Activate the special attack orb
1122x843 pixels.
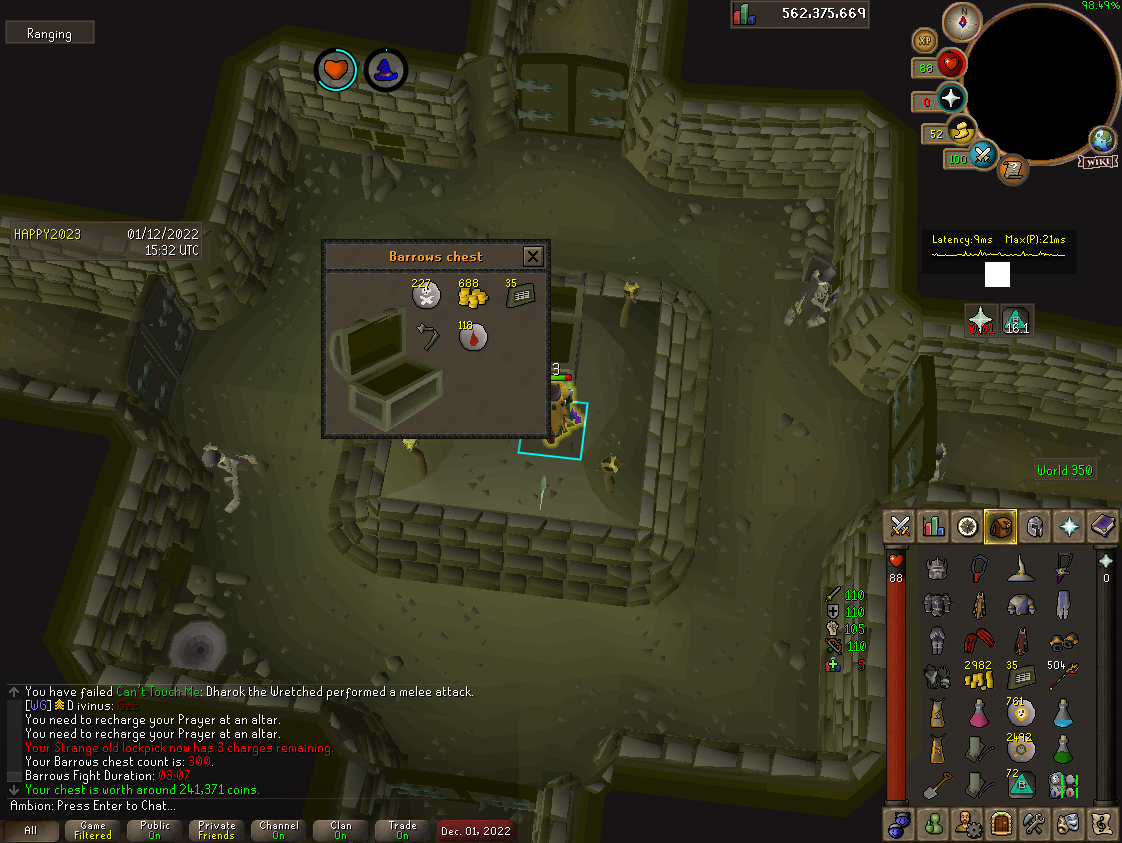pyautogui.click(x=983, y=154)
